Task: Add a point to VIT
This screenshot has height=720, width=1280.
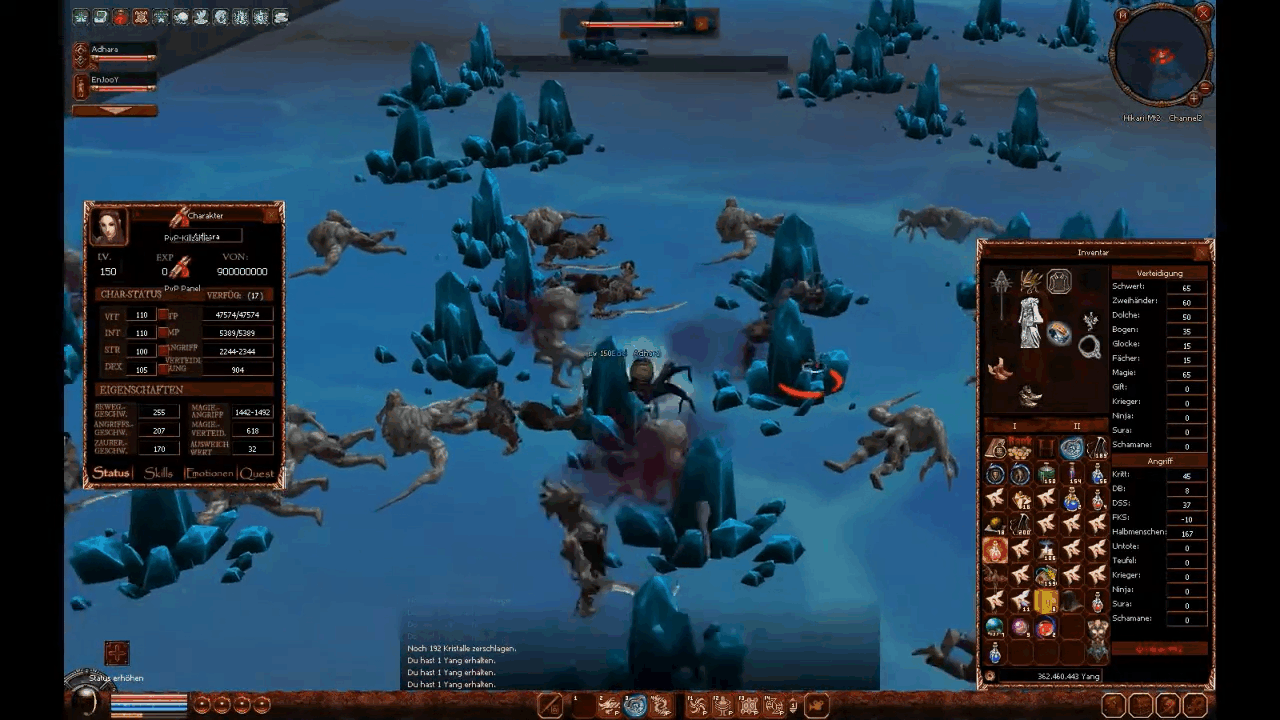Action: pyautogui.click(x=163, y=316)
